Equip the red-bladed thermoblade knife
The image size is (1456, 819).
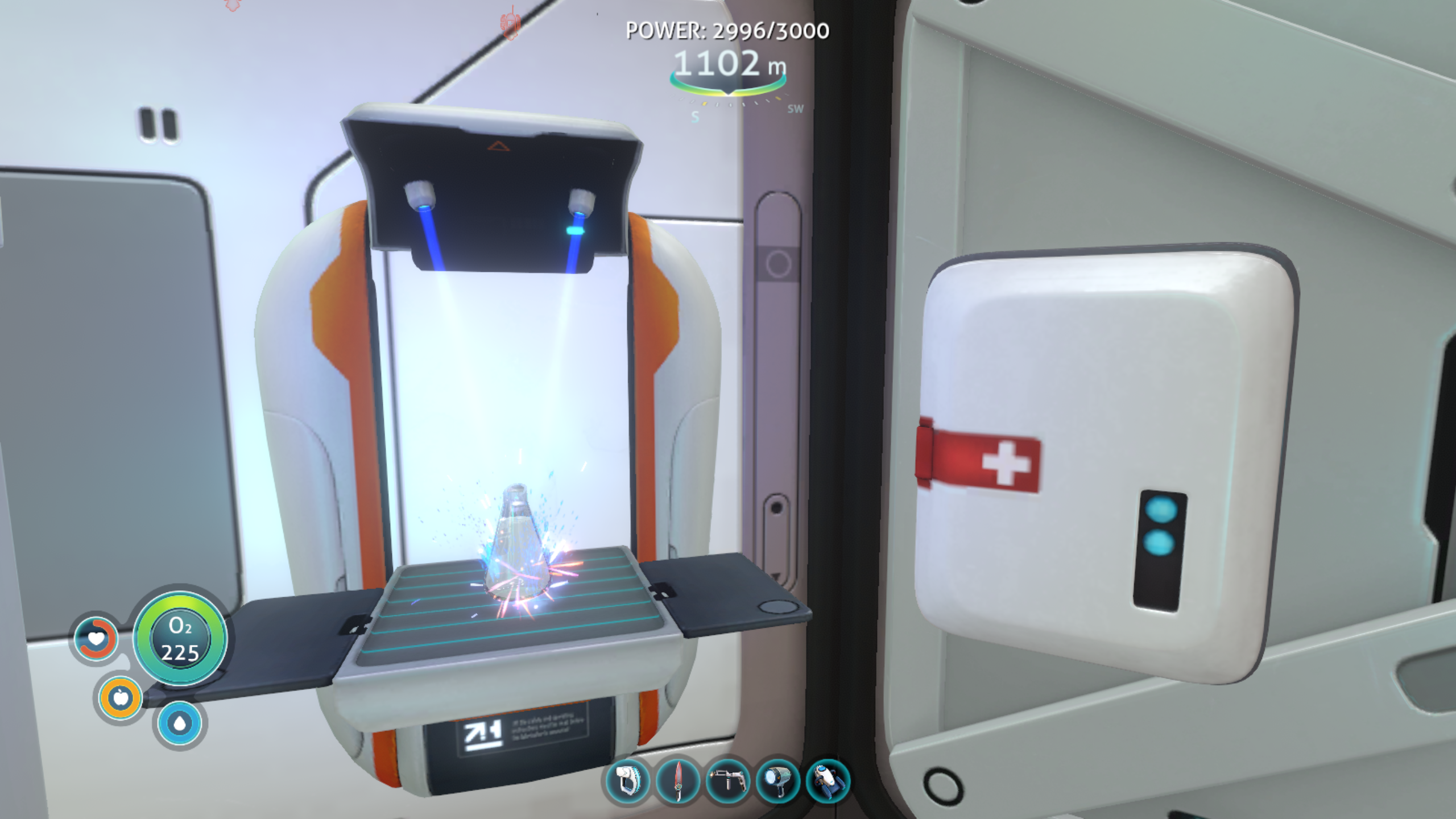[677, 781]
